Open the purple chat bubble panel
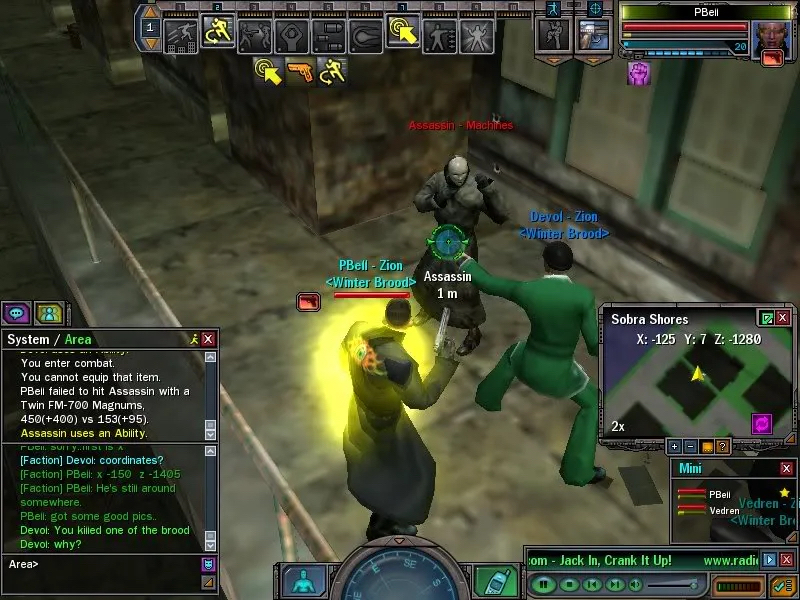The image size is (800, 600). click(16, 313)
